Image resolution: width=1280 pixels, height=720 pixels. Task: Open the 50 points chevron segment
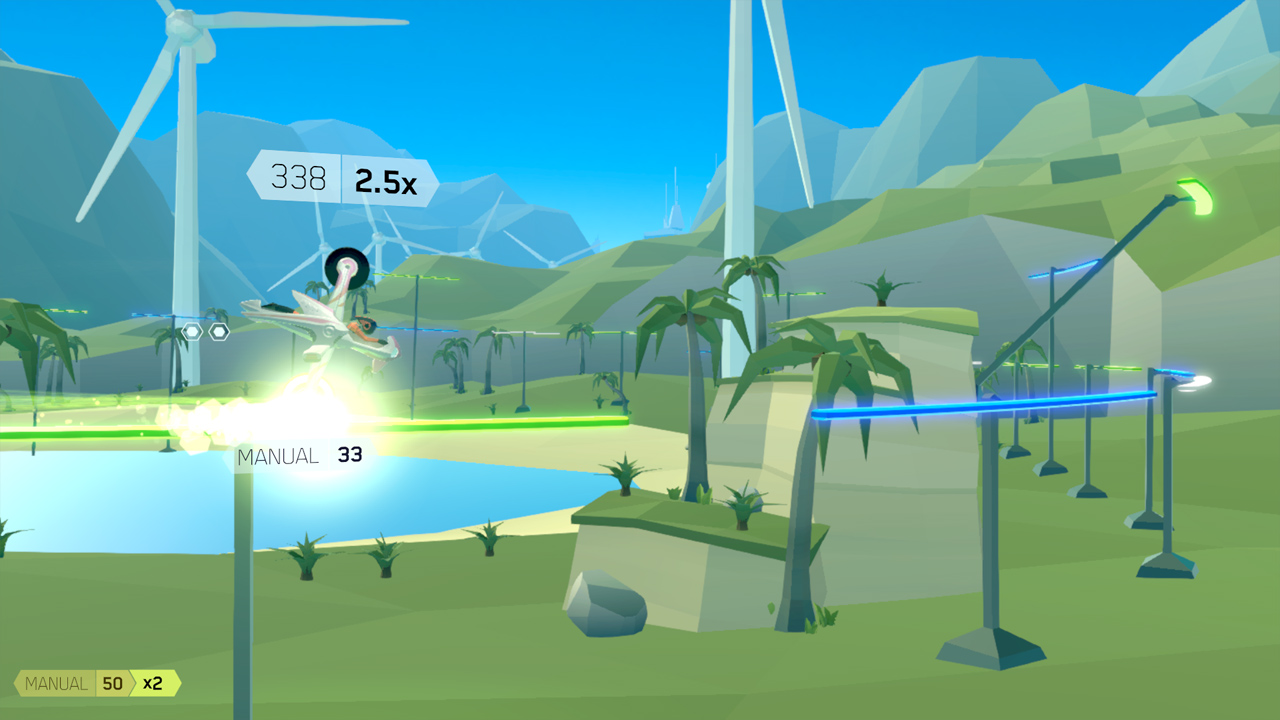click(113, 683)
